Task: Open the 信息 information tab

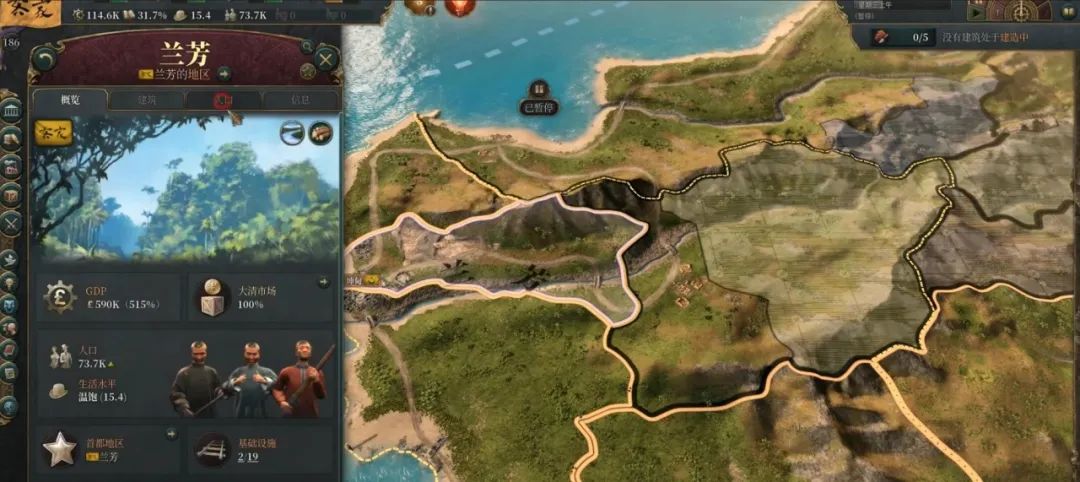Action: pyautogui.click(x=300, y=100)
